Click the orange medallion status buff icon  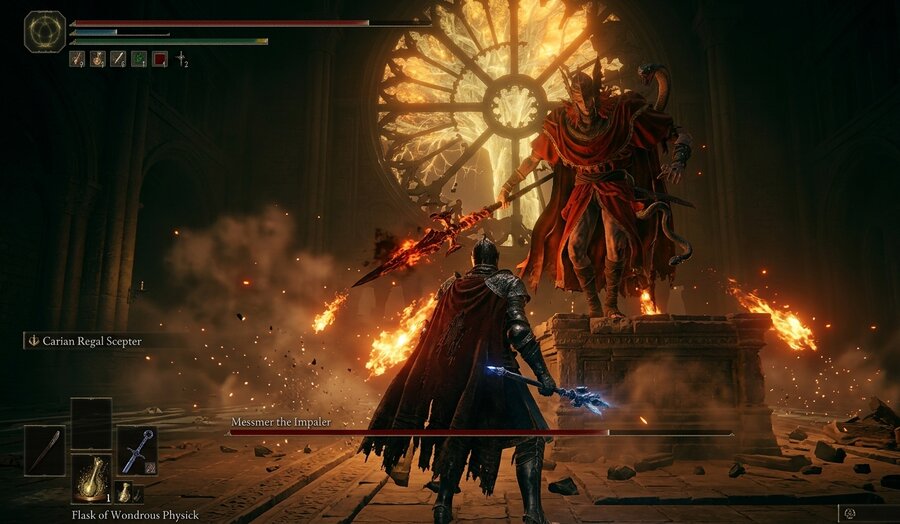pos(97,59)
